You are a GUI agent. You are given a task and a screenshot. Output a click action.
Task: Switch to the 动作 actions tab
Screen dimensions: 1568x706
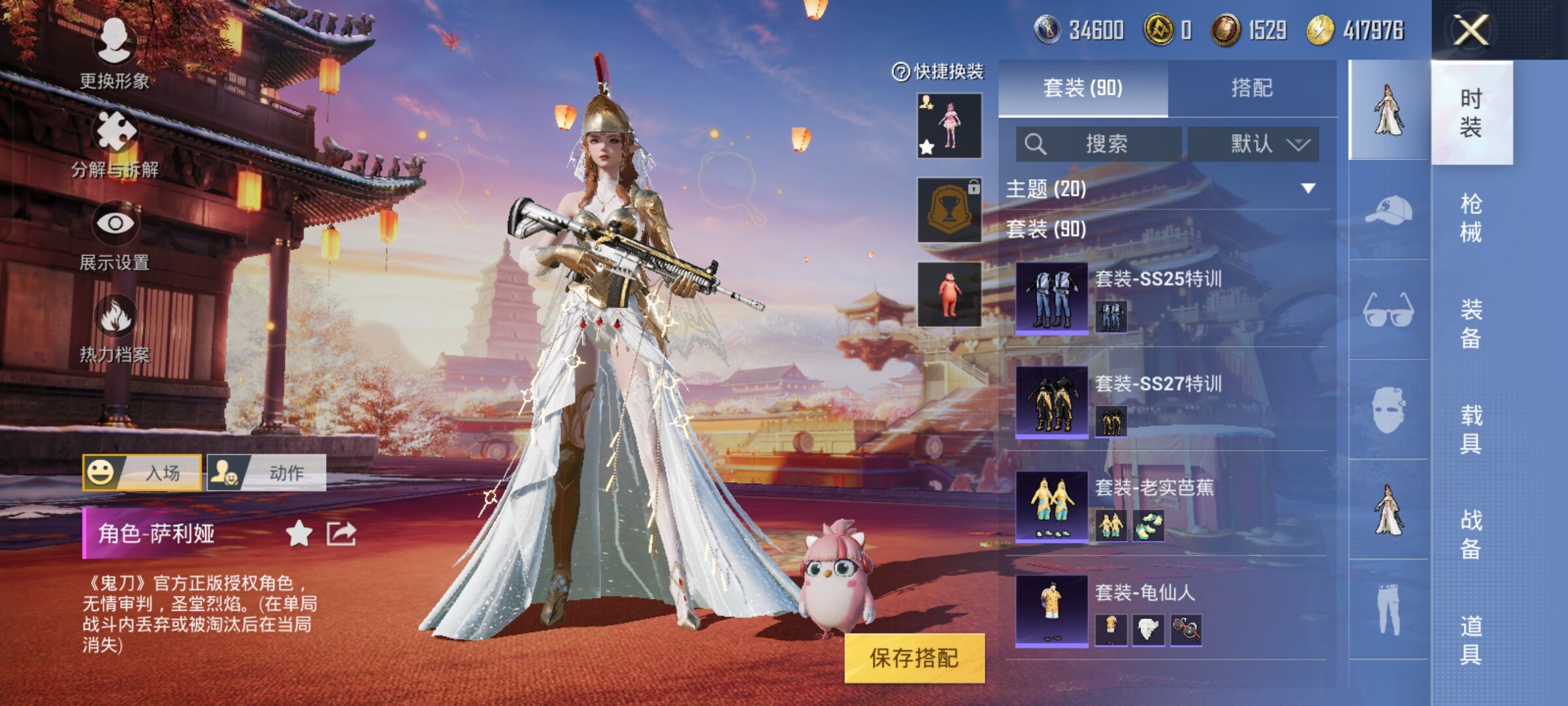267,473
